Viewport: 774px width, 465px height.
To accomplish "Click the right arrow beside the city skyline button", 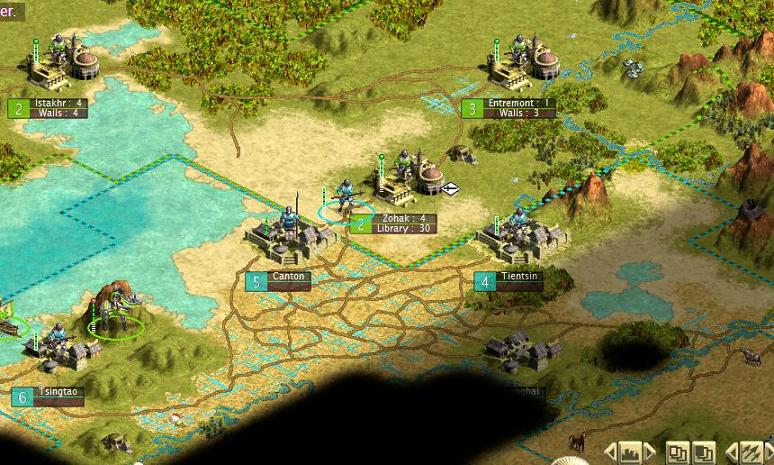I will [x=650, y=452].
